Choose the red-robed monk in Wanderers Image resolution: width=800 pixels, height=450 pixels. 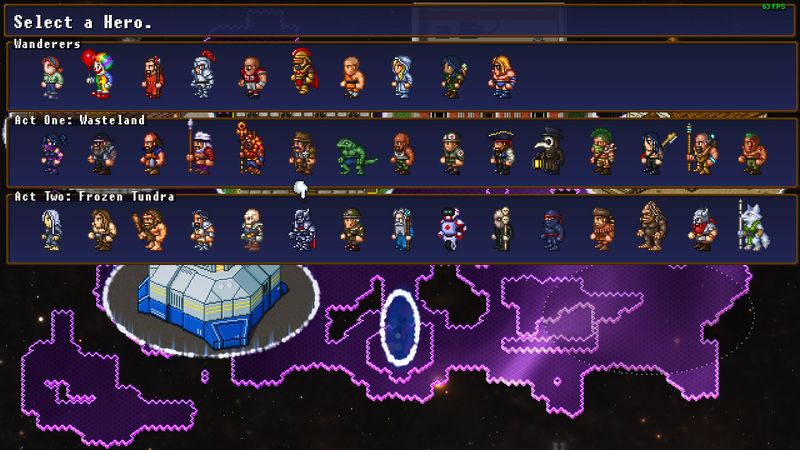coord(151,77)
